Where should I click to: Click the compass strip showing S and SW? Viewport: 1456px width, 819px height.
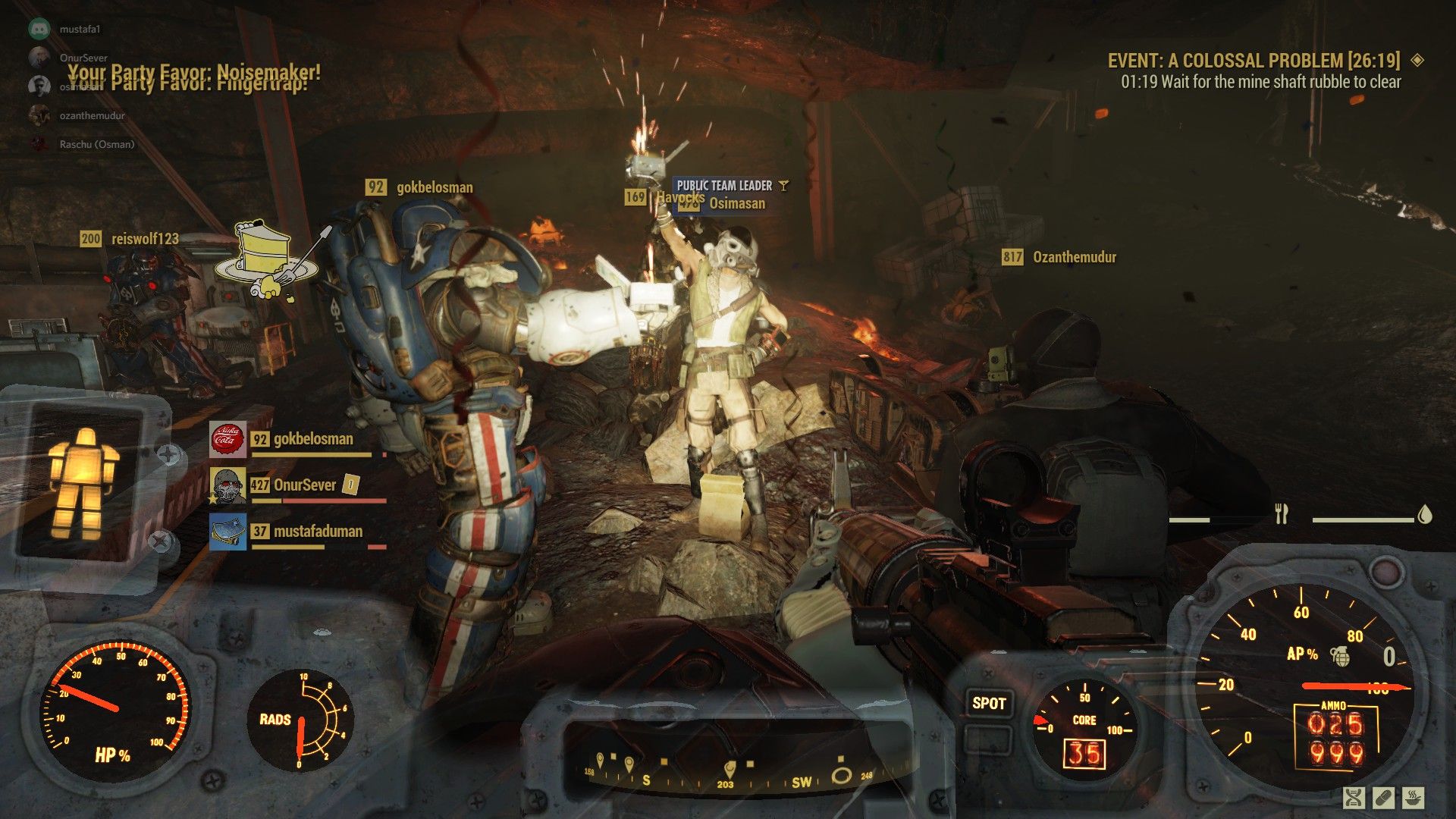728,773
